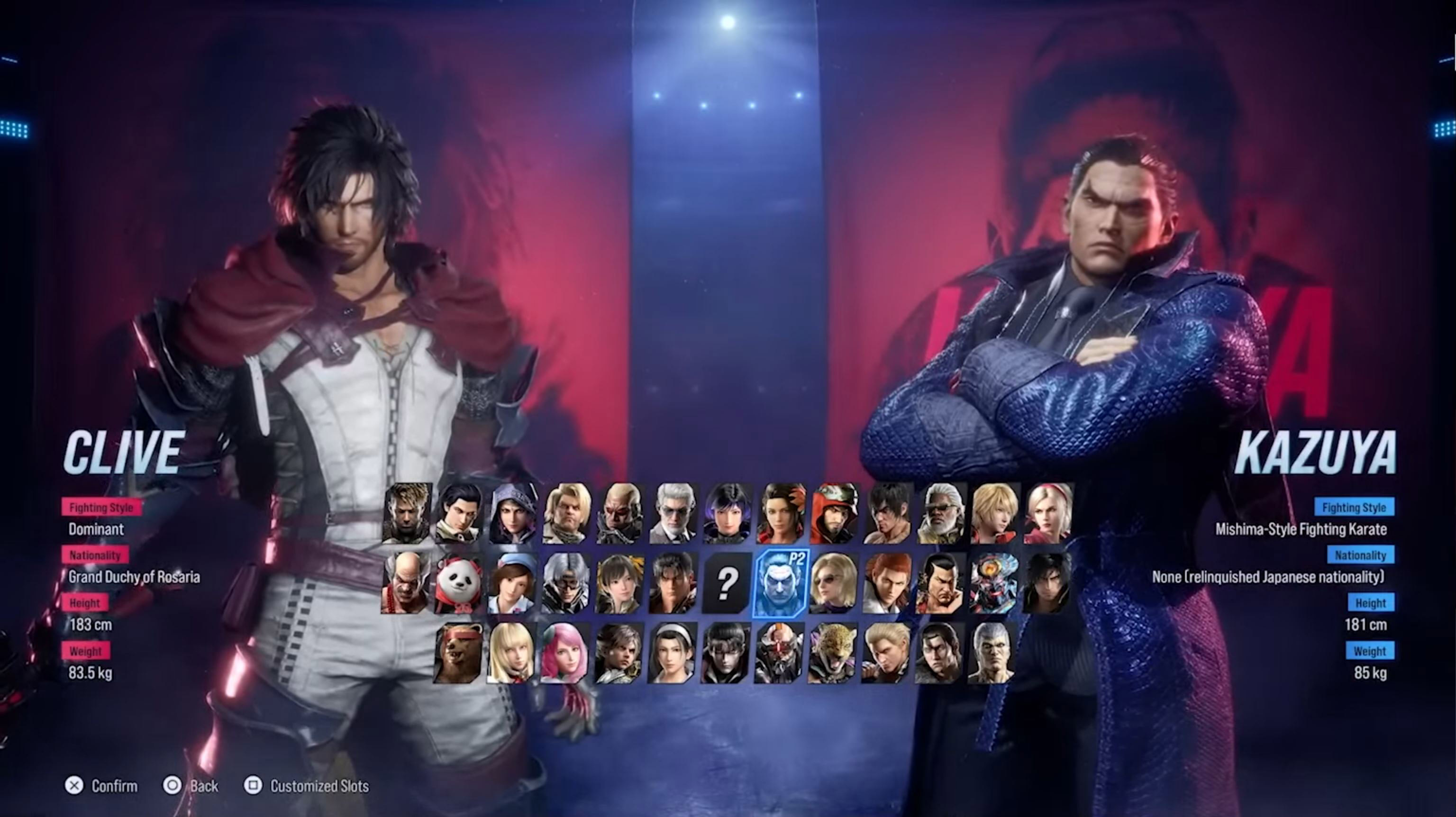The height and width of the screenshot is (817, 1456).
Task: Select Kuma the bear with red headband
Action: pyautogui.click(x=458, y=653)
